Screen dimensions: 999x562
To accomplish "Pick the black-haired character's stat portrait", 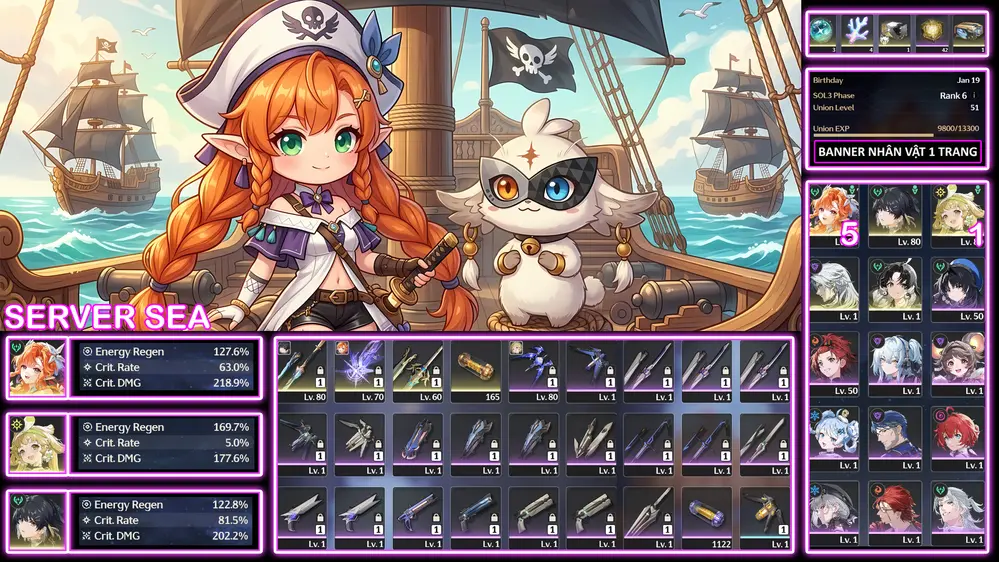I will pyautogui.click(x=37, y=520).
